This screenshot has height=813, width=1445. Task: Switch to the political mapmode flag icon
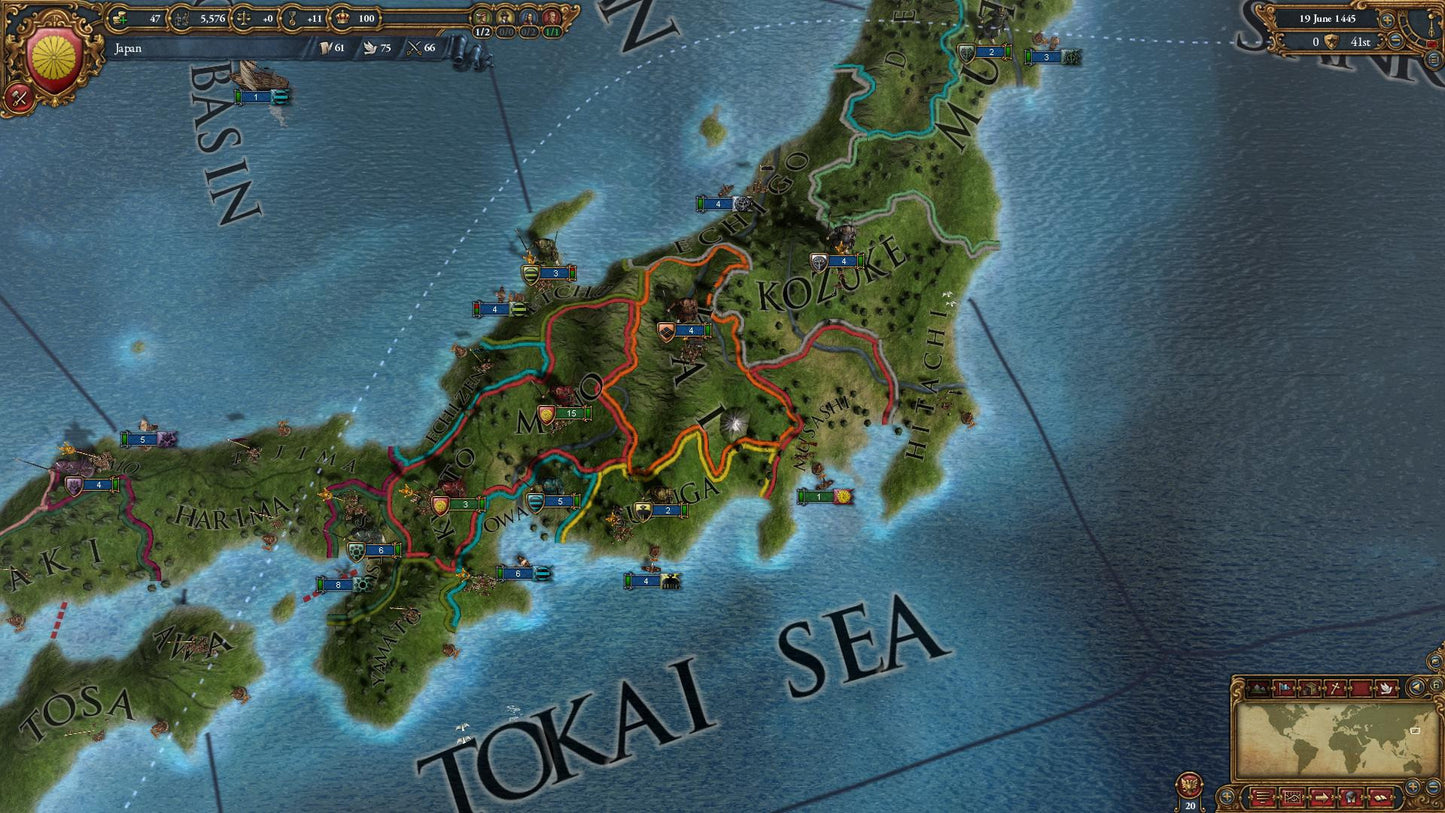[1285, 688]
